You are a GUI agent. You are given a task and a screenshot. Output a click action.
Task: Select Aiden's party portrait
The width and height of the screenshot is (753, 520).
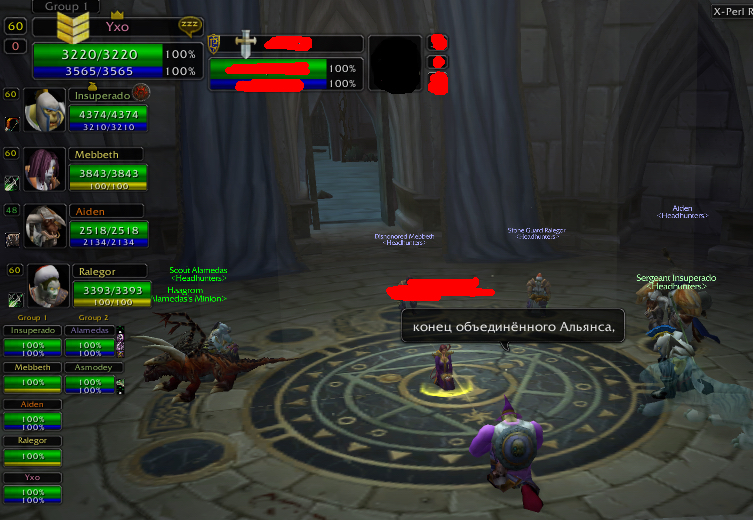pyautogui.click(x=45, y=226)
